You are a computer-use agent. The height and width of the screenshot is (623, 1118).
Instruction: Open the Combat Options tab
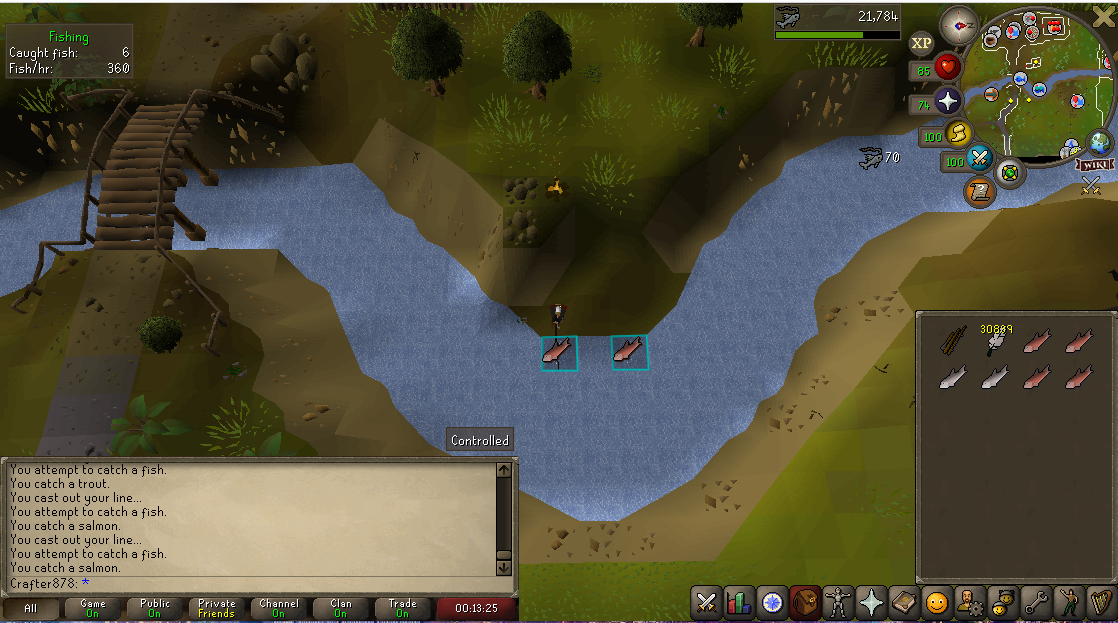point(707,603)
